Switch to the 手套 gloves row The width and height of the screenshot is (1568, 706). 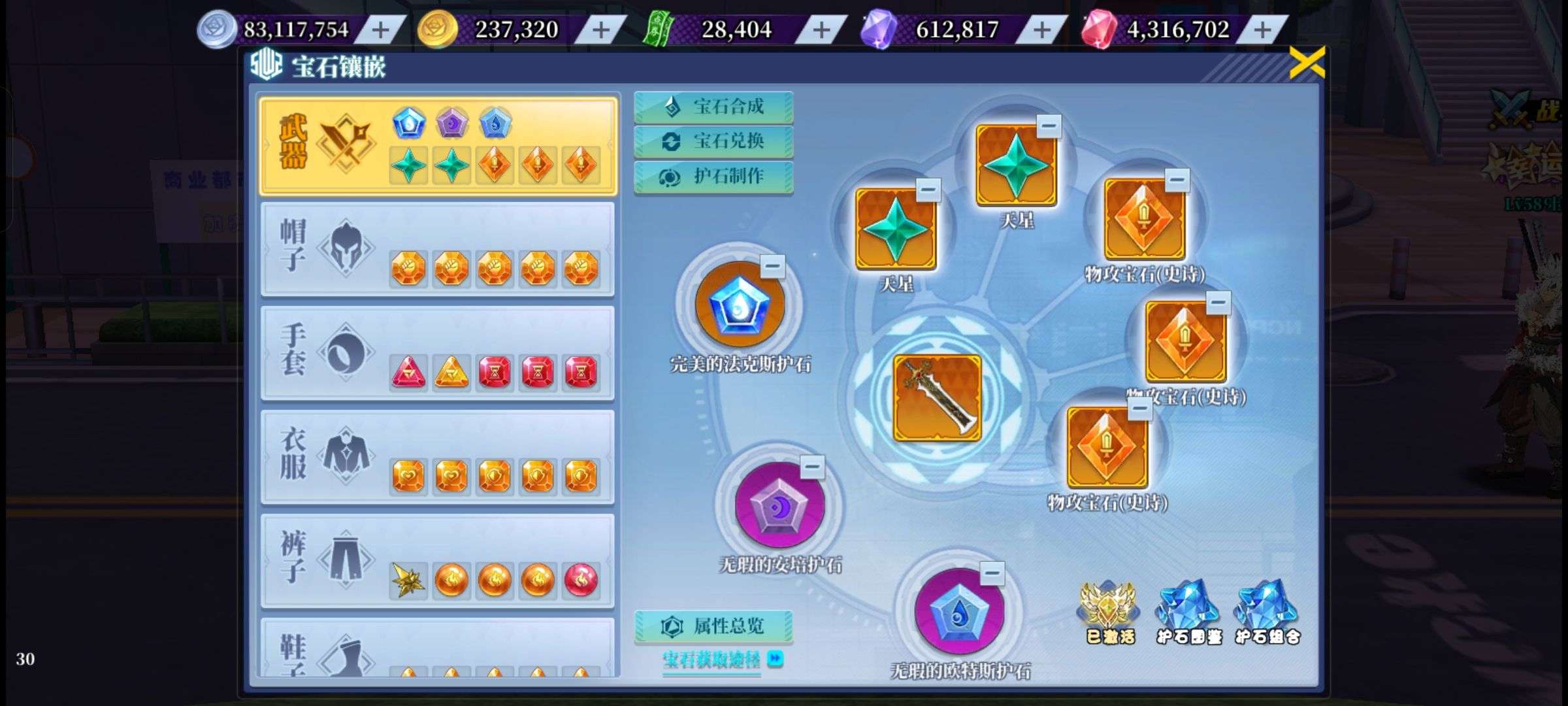(438, 353)
